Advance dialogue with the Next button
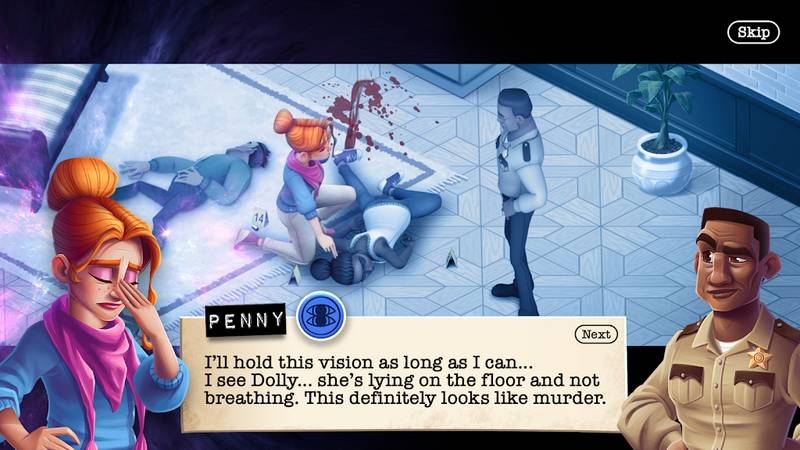The image size is (800, 450). [x=596, y=334]
